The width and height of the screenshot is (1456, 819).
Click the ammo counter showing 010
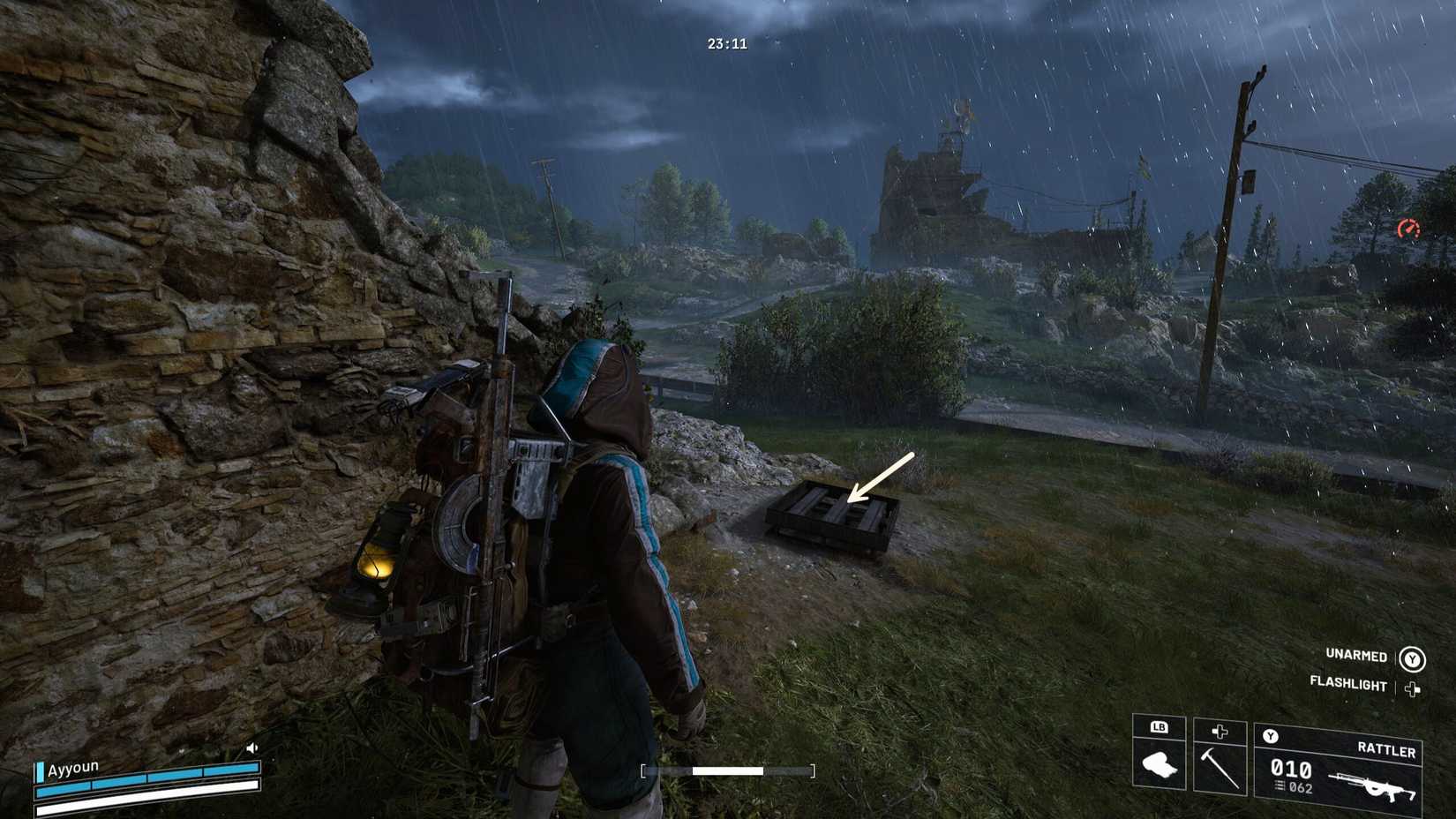[x=1291, y=769]
